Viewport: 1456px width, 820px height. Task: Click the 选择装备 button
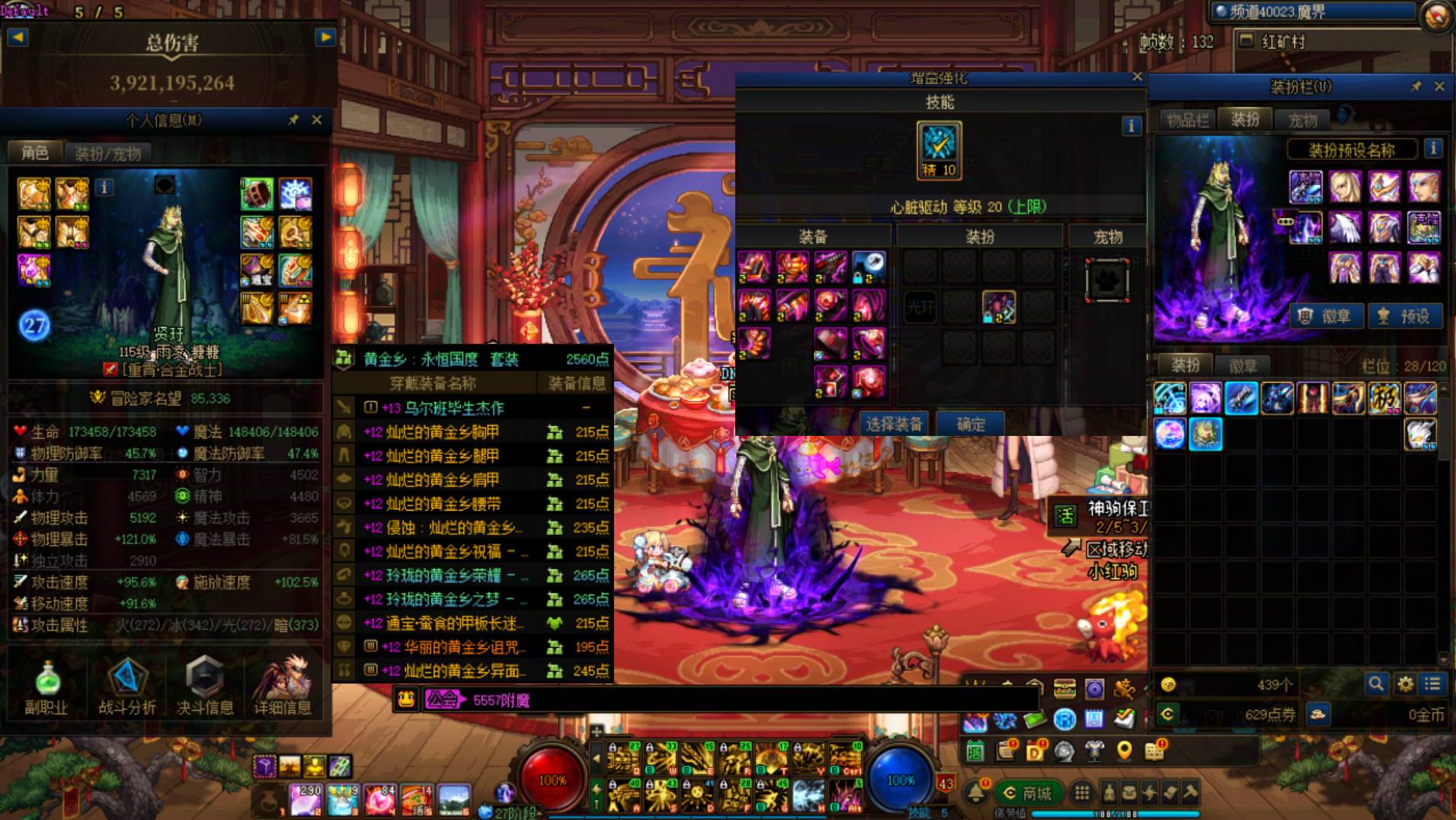click(x=894, y=424)
